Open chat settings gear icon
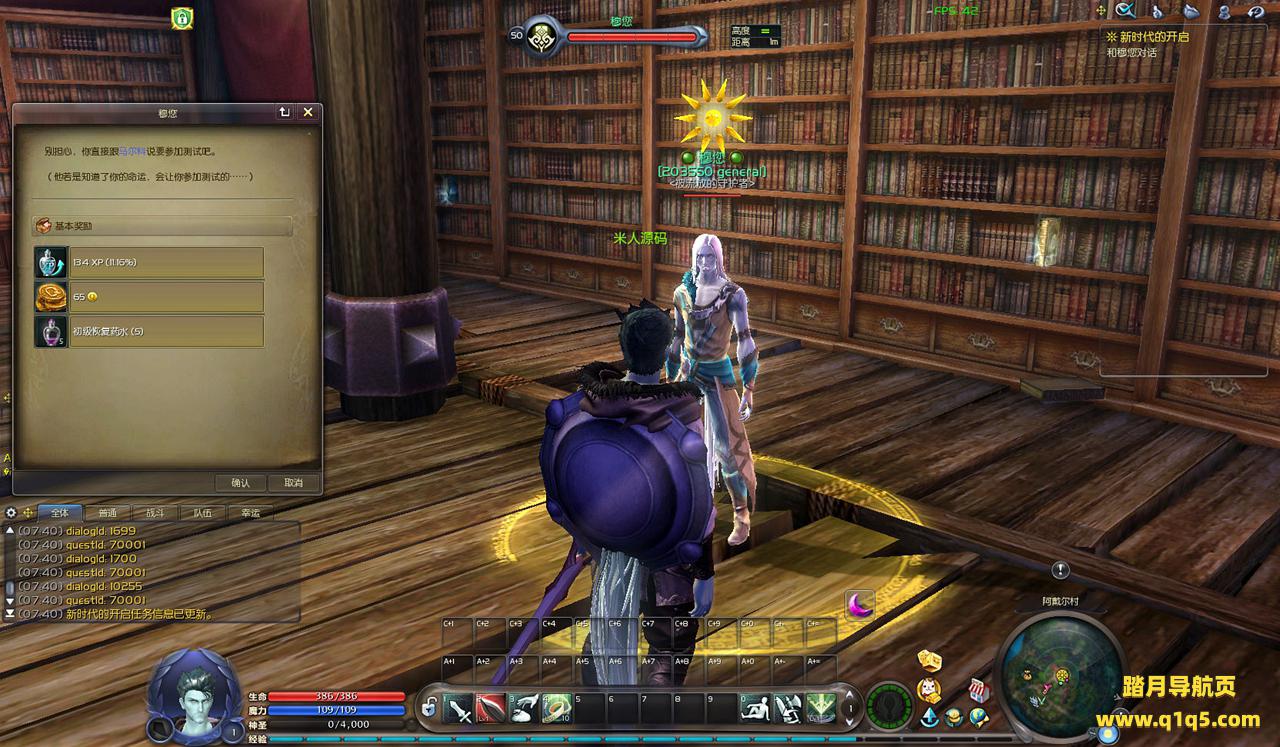1280x747 pixels. 11,513
